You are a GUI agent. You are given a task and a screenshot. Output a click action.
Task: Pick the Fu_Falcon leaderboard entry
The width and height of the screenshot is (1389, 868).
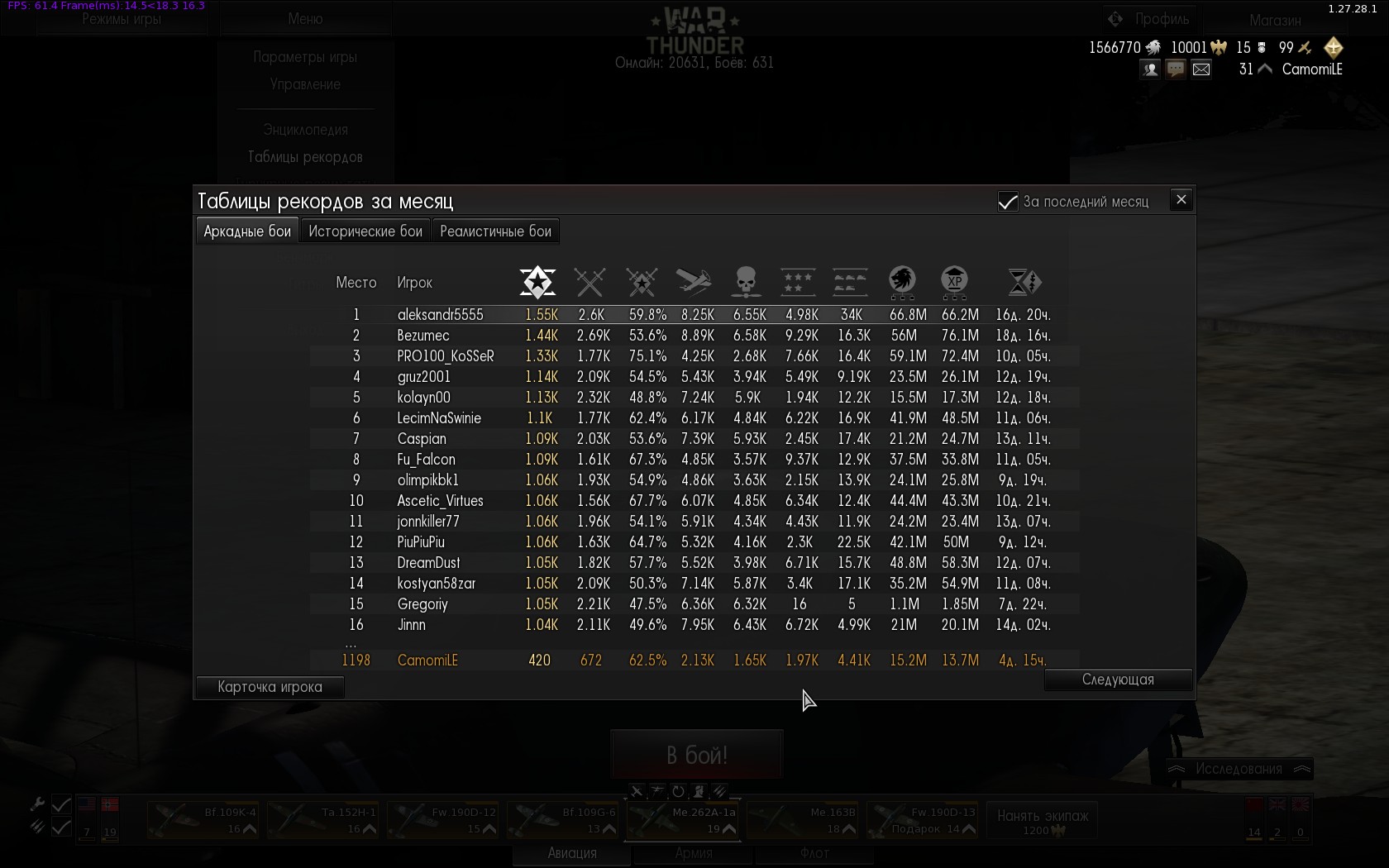click(x=426, y=460)
